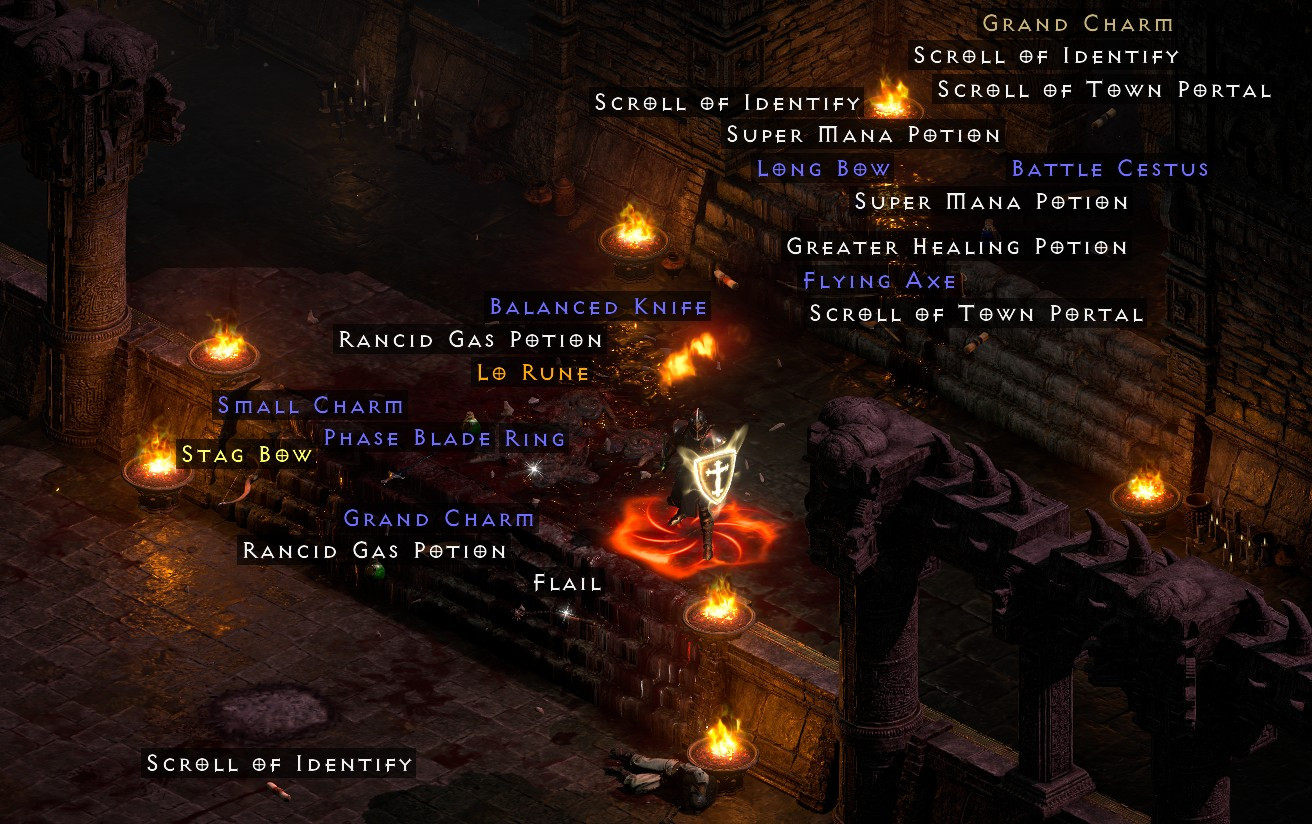Pick up the Flying Axe
The image size is (1312, 824).
pos(879,280)
